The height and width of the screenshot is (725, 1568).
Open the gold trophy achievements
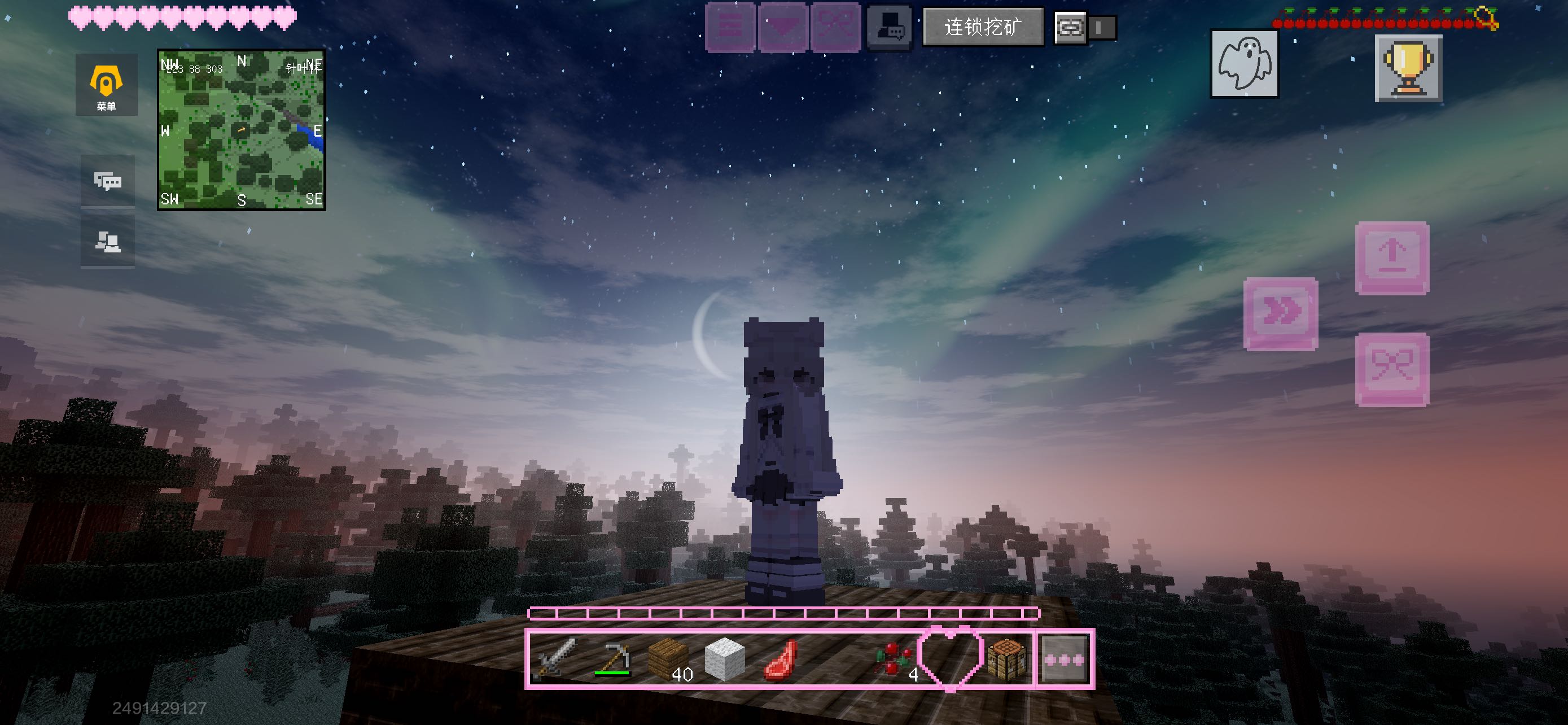pos(1408,68)
